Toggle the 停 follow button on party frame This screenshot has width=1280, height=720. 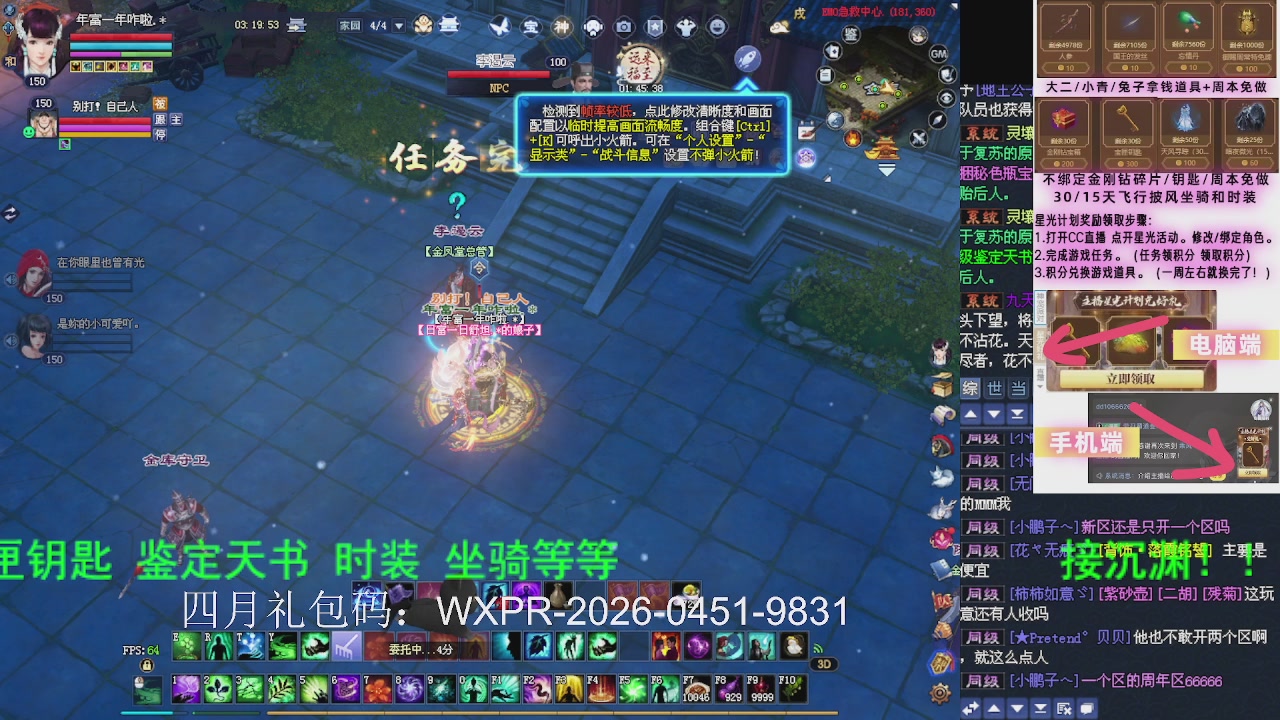(161, 134)
